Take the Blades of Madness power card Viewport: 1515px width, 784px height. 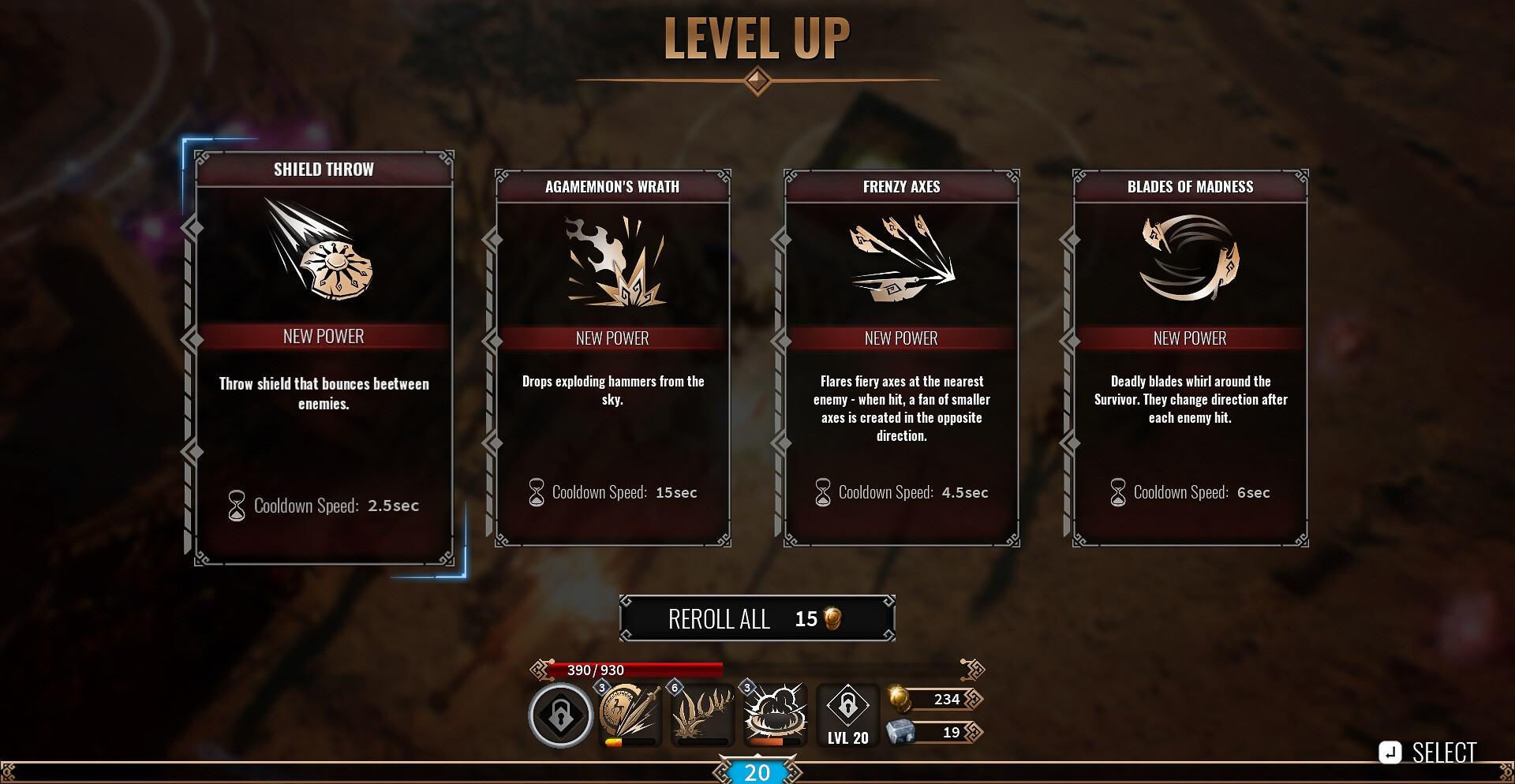coord(1190,357)
